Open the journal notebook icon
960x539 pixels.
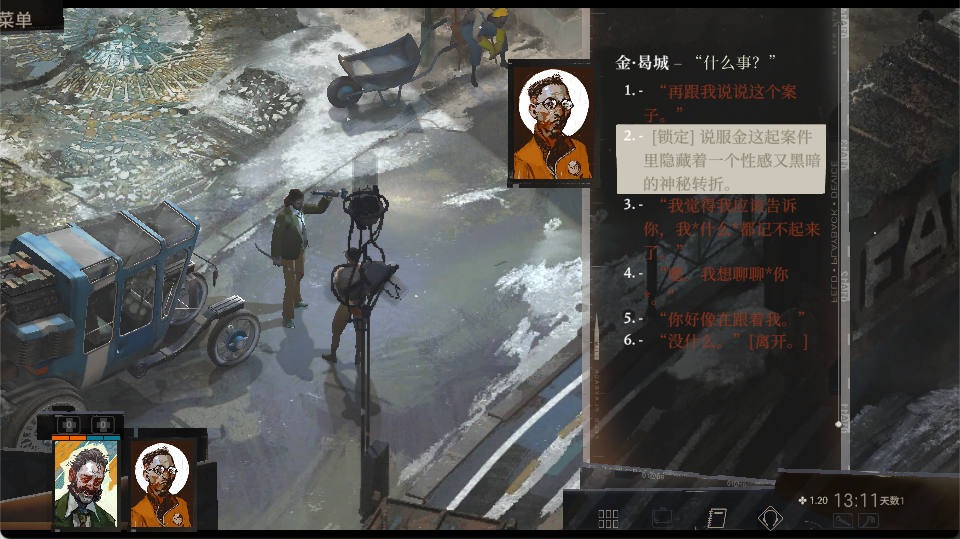pyautogui.click(x=716, y=518)
